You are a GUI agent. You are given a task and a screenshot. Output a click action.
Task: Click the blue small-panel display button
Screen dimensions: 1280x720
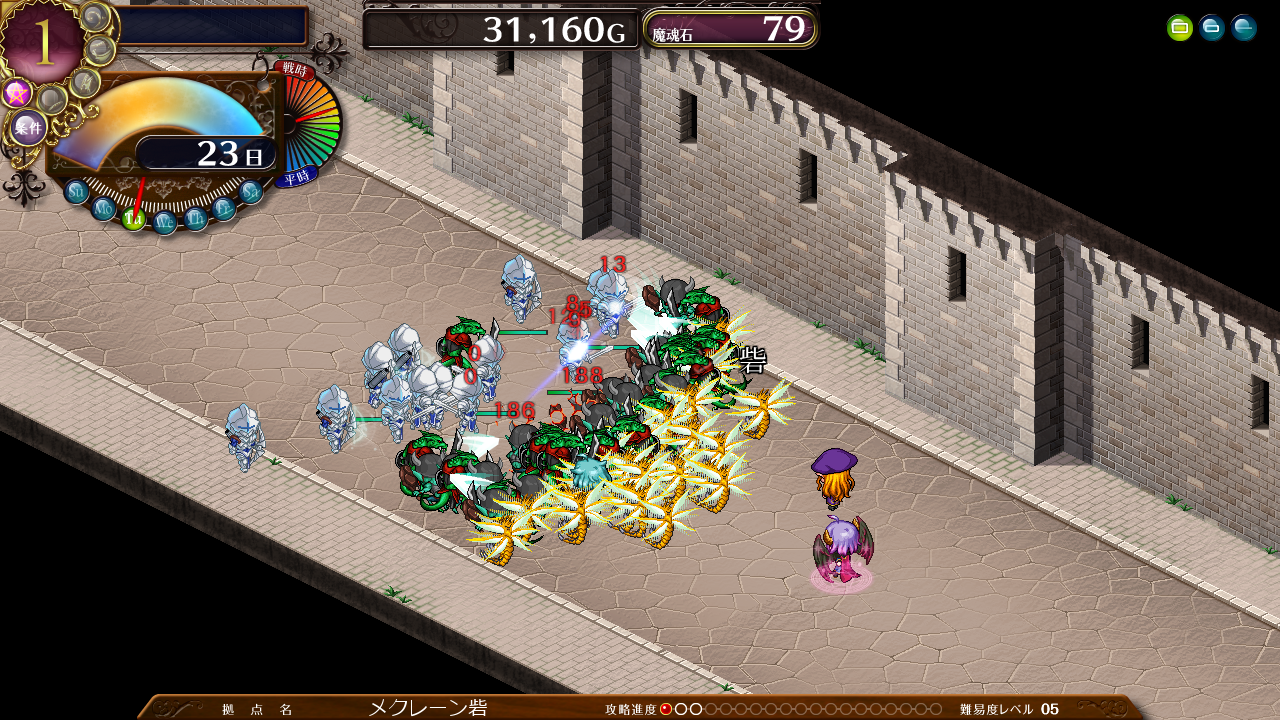pos(1212,28)
